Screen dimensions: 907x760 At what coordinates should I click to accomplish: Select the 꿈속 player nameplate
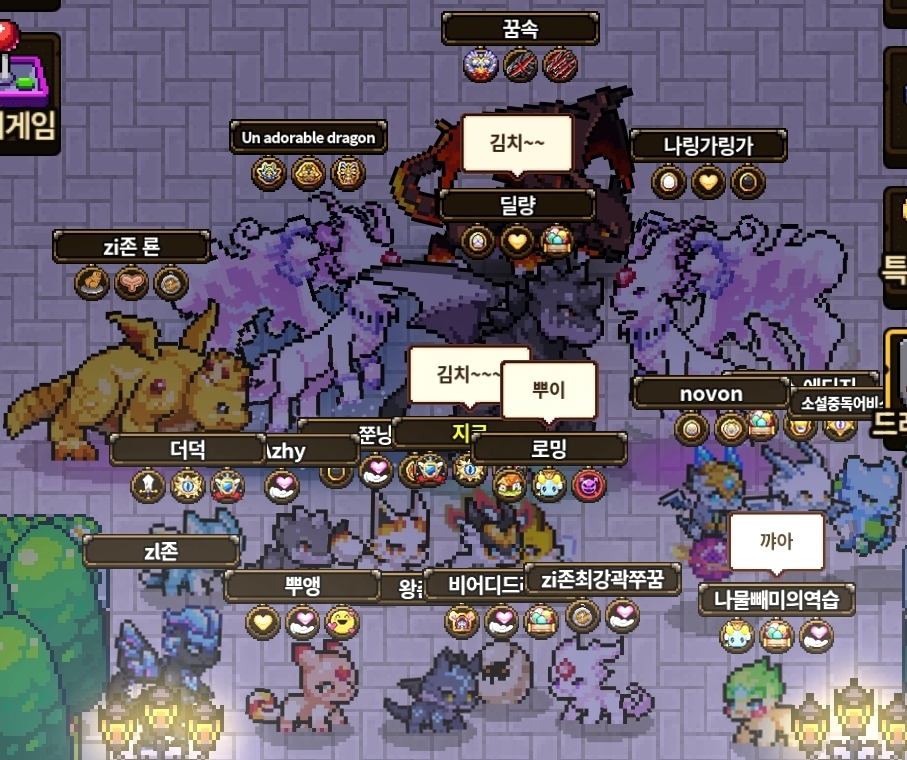[x=520, y=28]
